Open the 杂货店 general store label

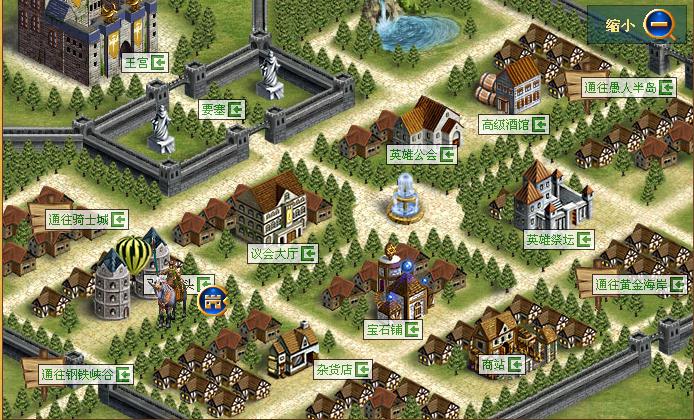coord(342,369)
